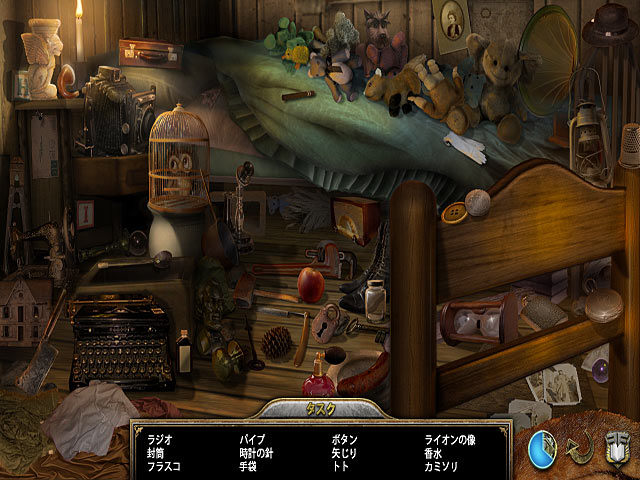Select the golden curved arrow button

(582, 447)
